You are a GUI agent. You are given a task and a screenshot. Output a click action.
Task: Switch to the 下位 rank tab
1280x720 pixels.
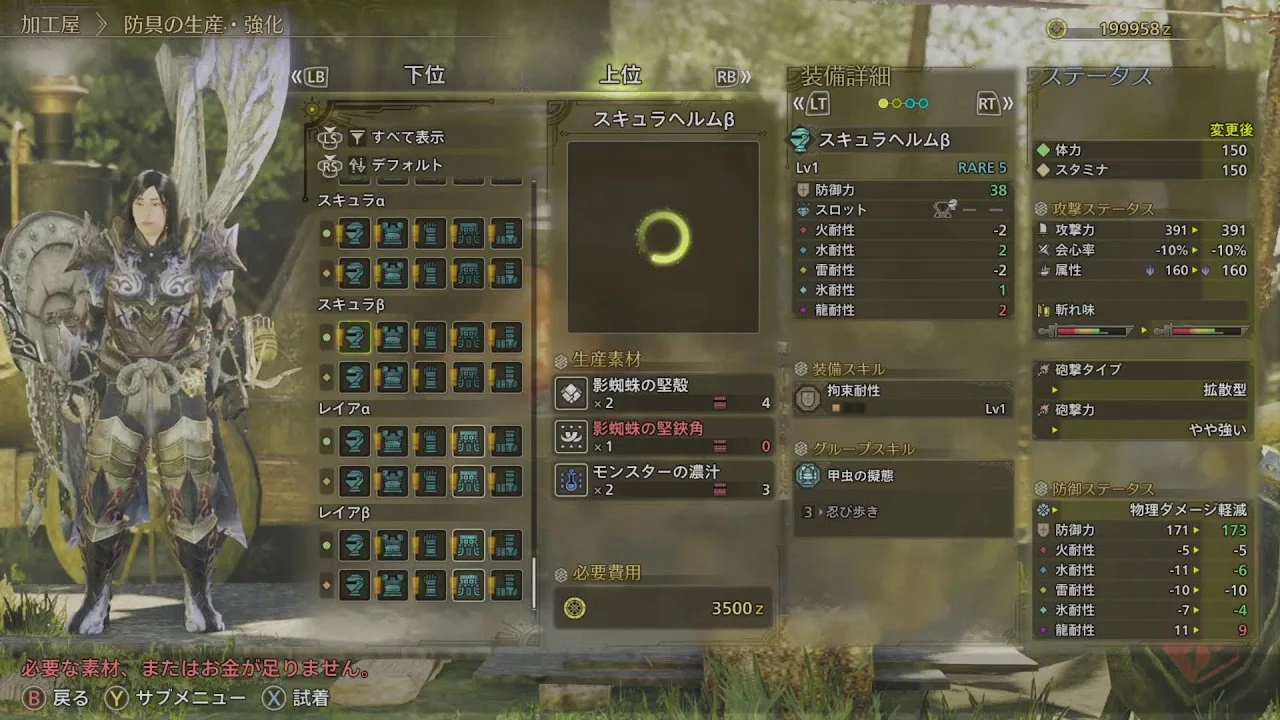click(424, 75)
